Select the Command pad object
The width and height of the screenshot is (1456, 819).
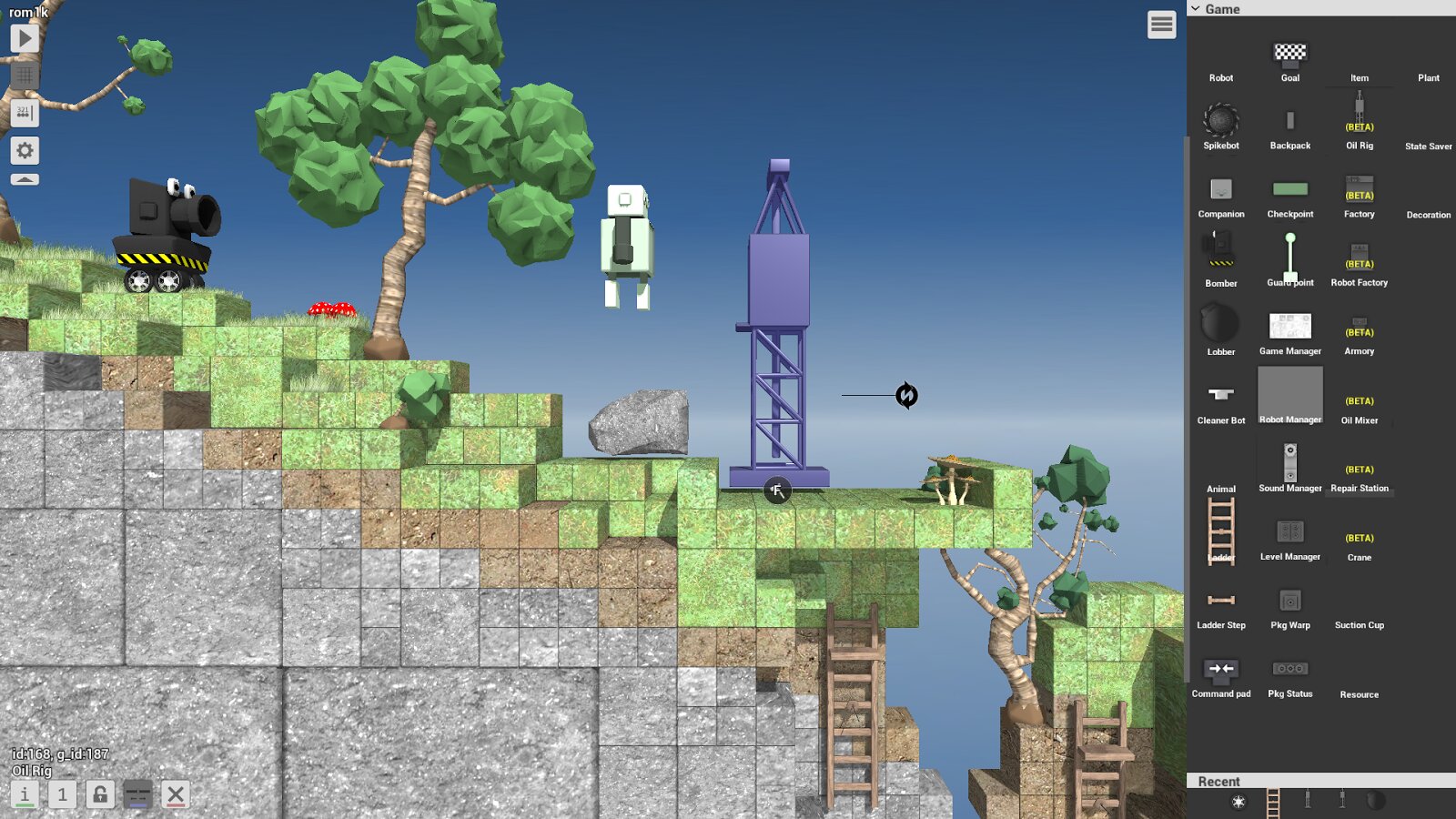pos(1220,672)
